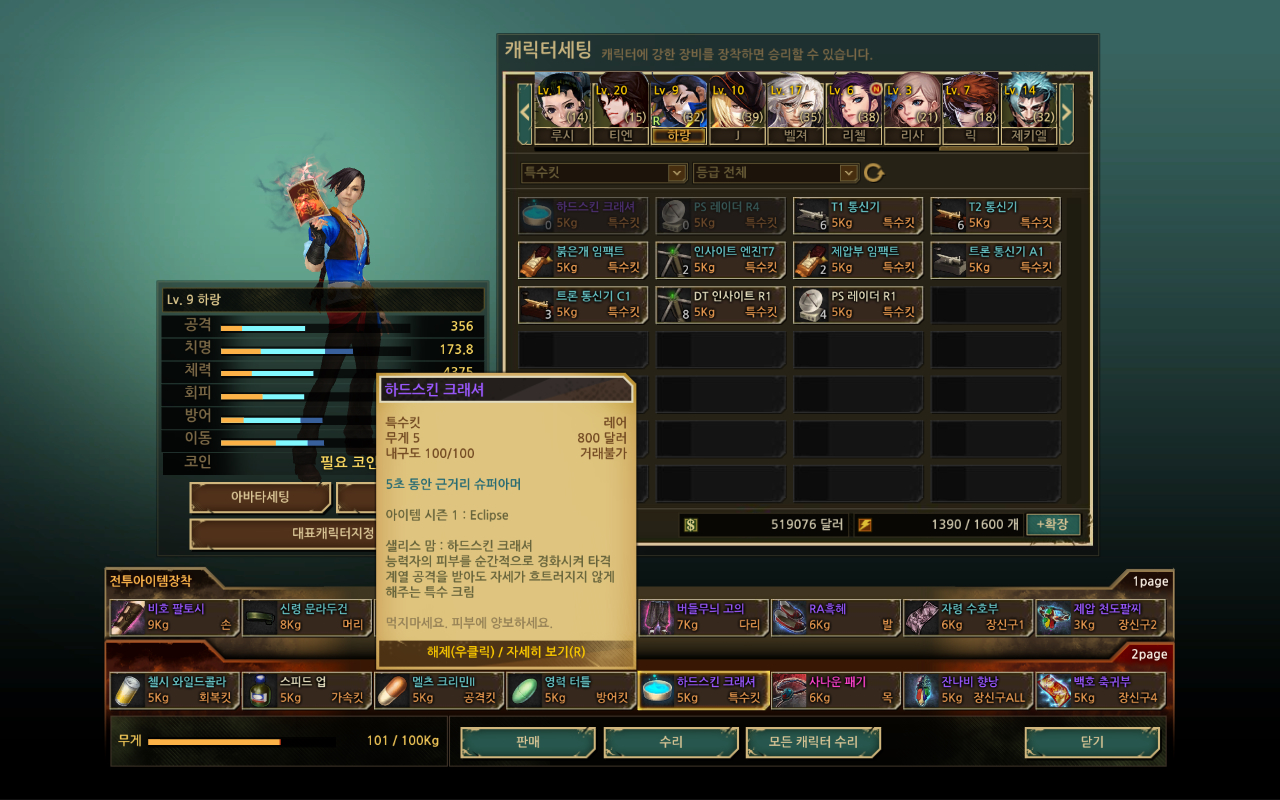Select the PS 레이더 R1 item
The image size is (1280, 800).
coord(858,305)
